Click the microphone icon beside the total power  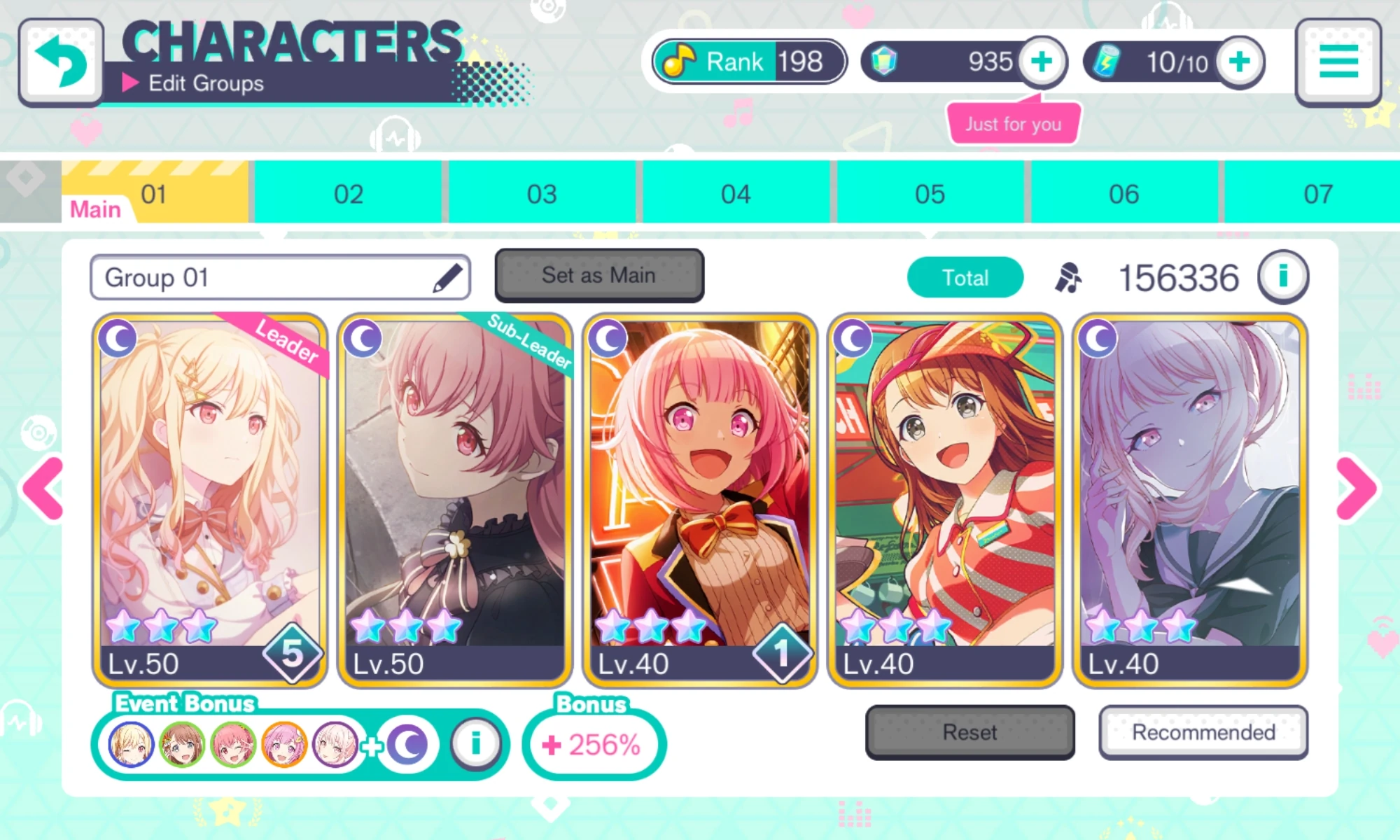[1067, 276]
